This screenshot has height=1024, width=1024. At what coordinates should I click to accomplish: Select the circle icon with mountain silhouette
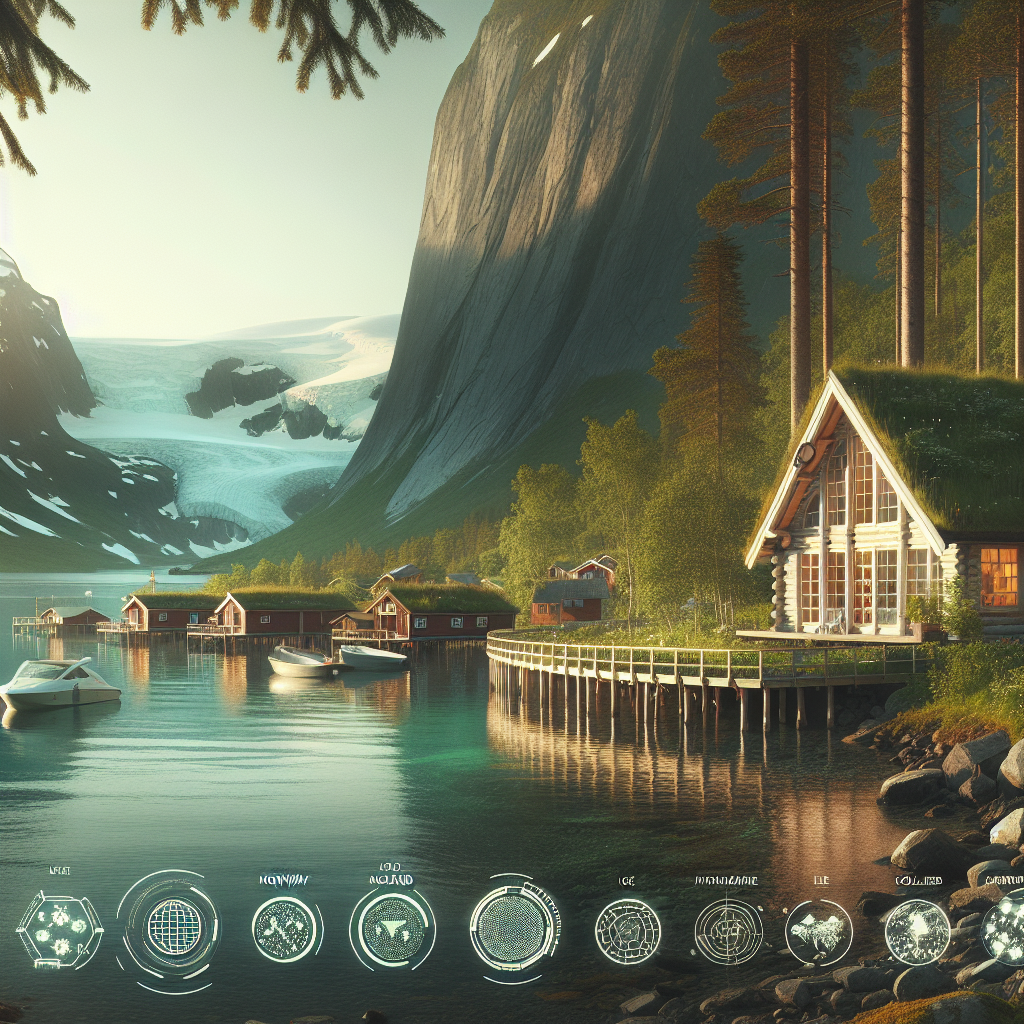click(x=818, y=932)
